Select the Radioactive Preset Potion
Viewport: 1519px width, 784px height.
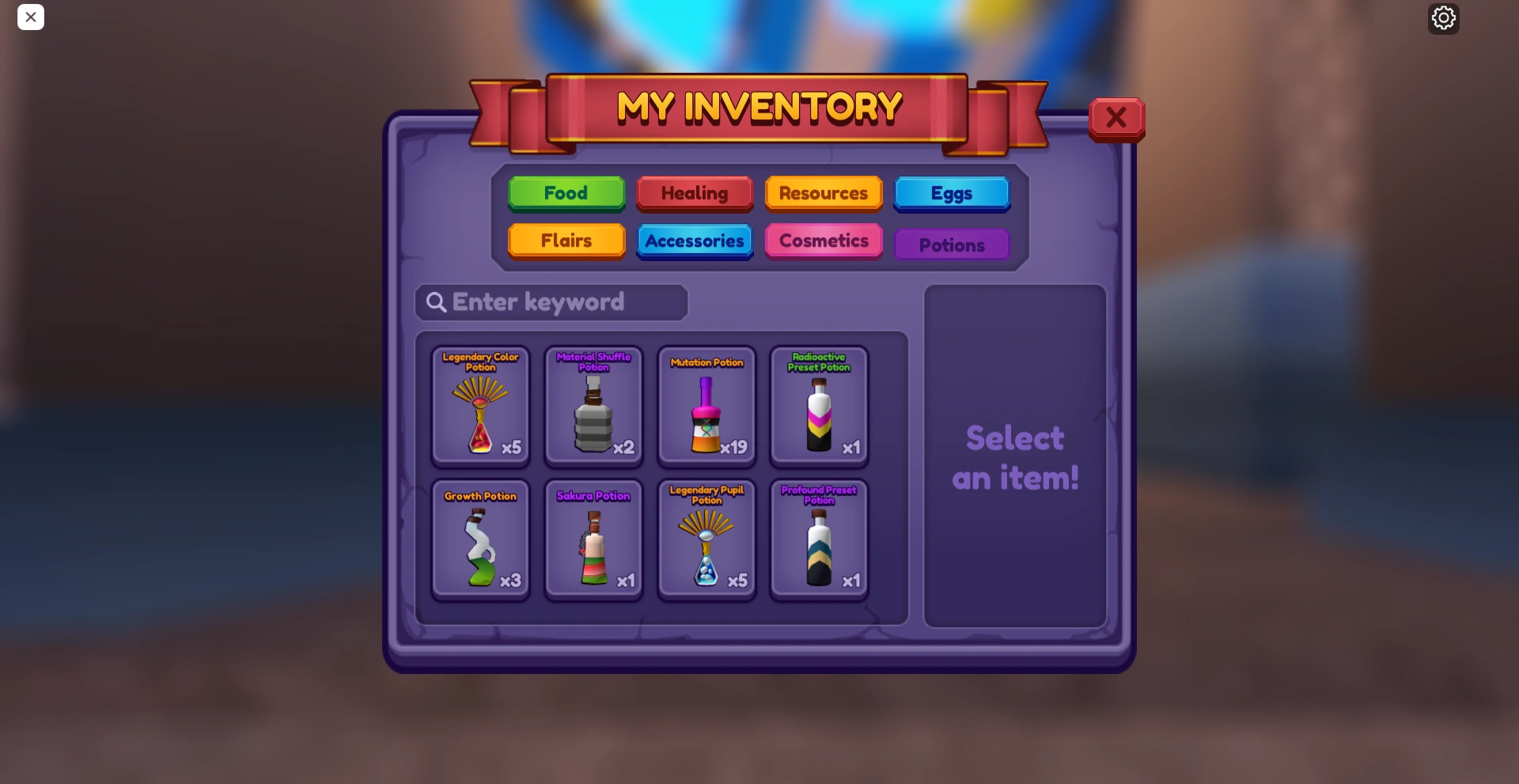[819, 406]
